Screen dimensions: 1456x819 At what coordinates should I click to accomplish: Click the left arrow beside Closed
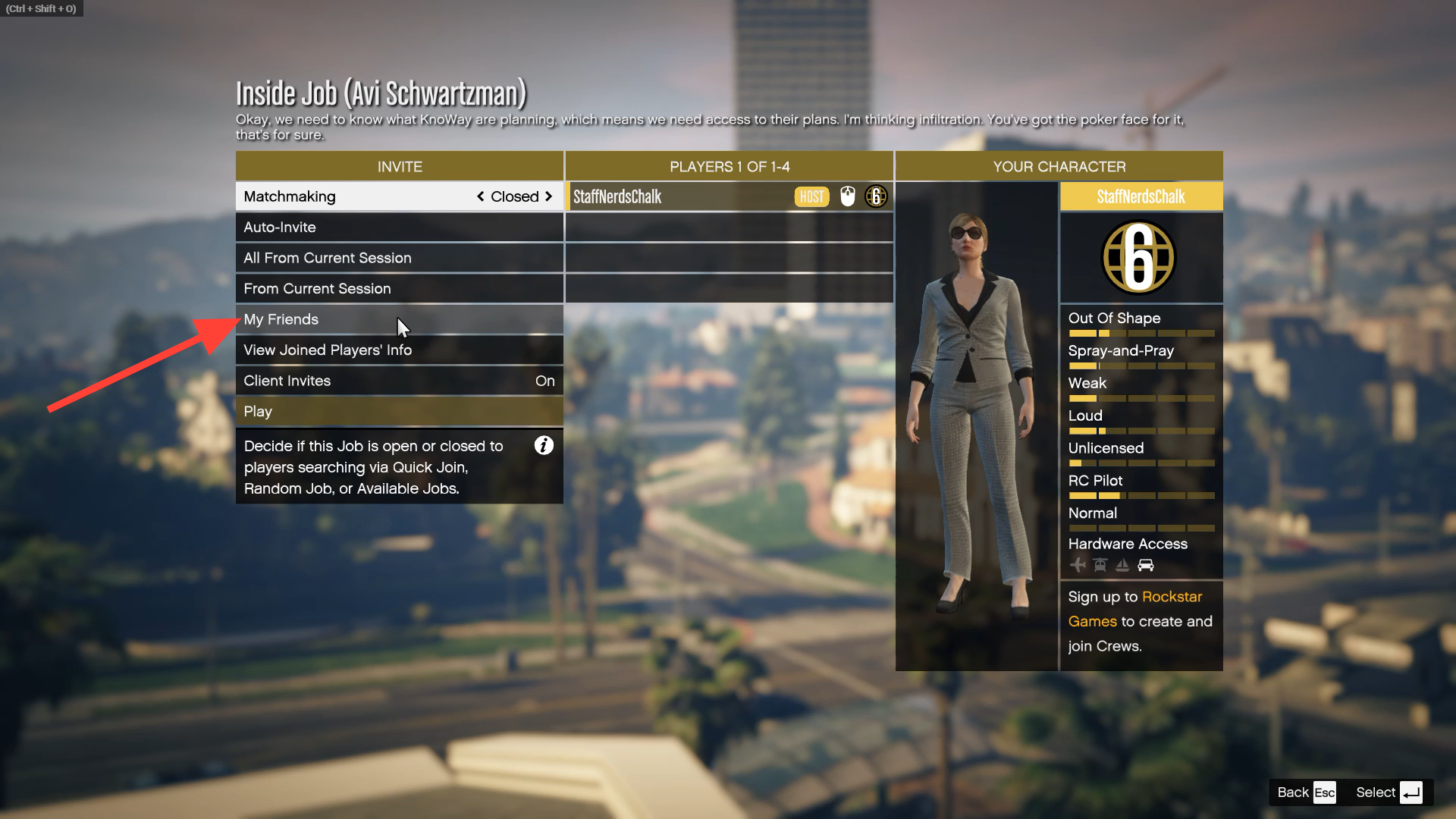[480, 196]
